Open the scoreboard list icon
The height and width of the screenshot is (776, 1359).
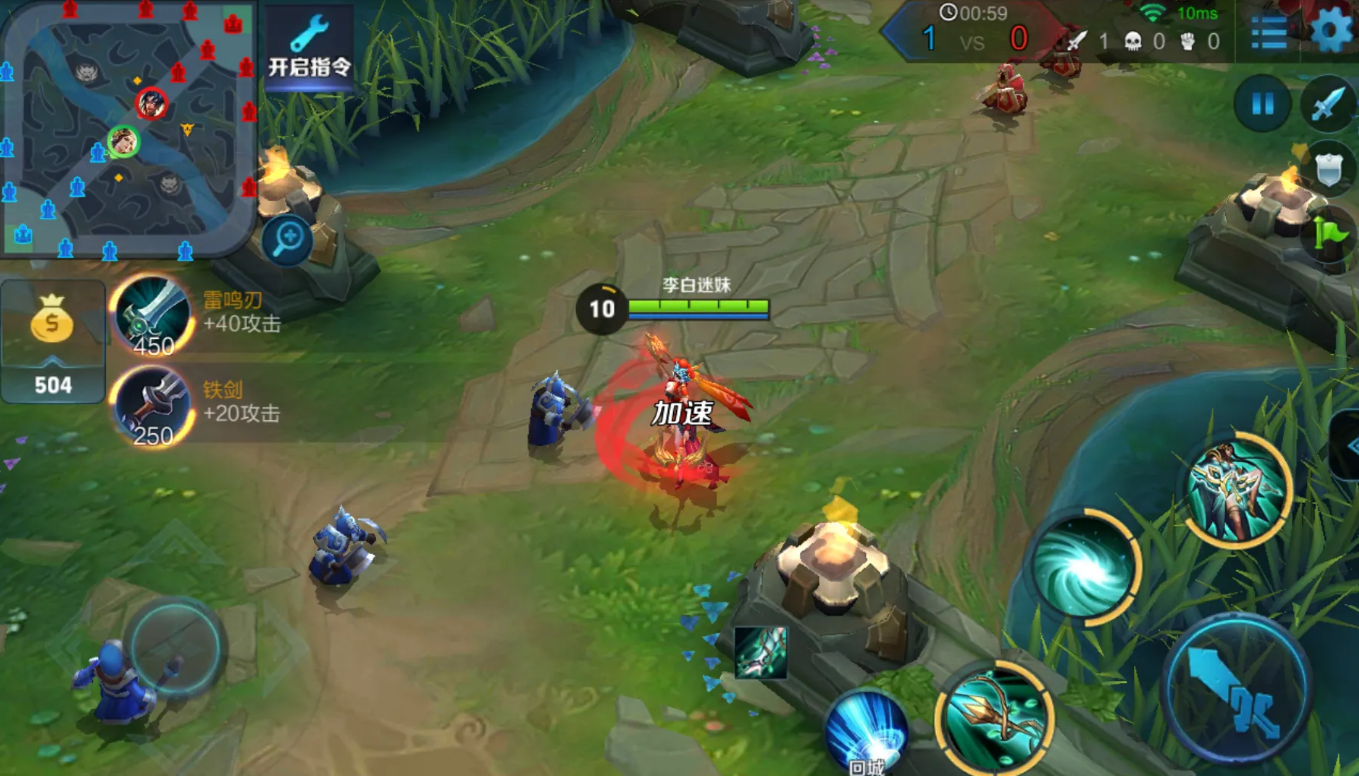1269,32
